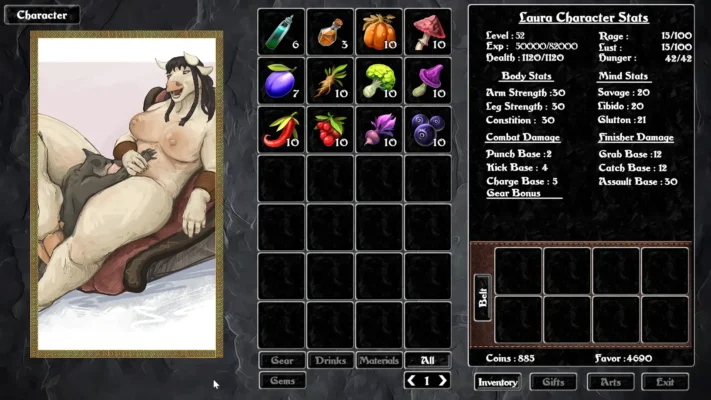
Task: Choose the purple mushroom slot
Action: pyautogui.click(x=428, y=81)
